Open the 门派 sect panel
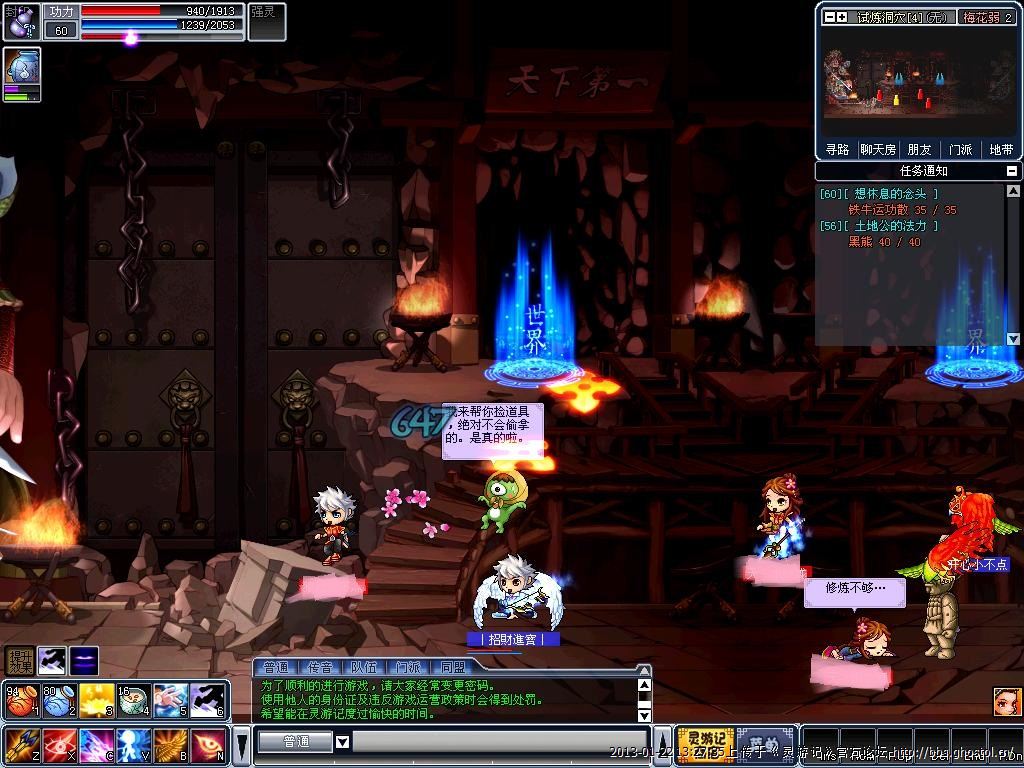 pyautogui.click(x=960, y=149)
